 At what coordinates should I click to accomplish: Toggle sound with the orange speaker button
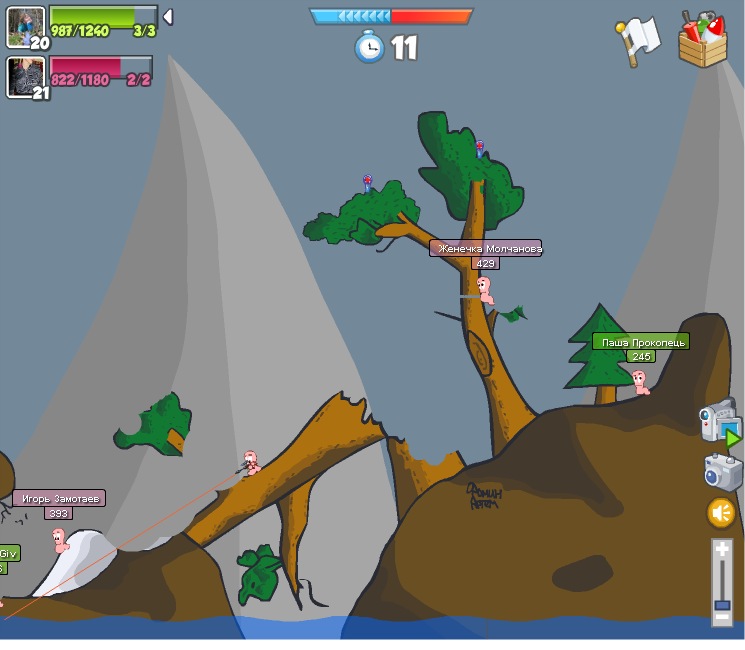point(721,513)
